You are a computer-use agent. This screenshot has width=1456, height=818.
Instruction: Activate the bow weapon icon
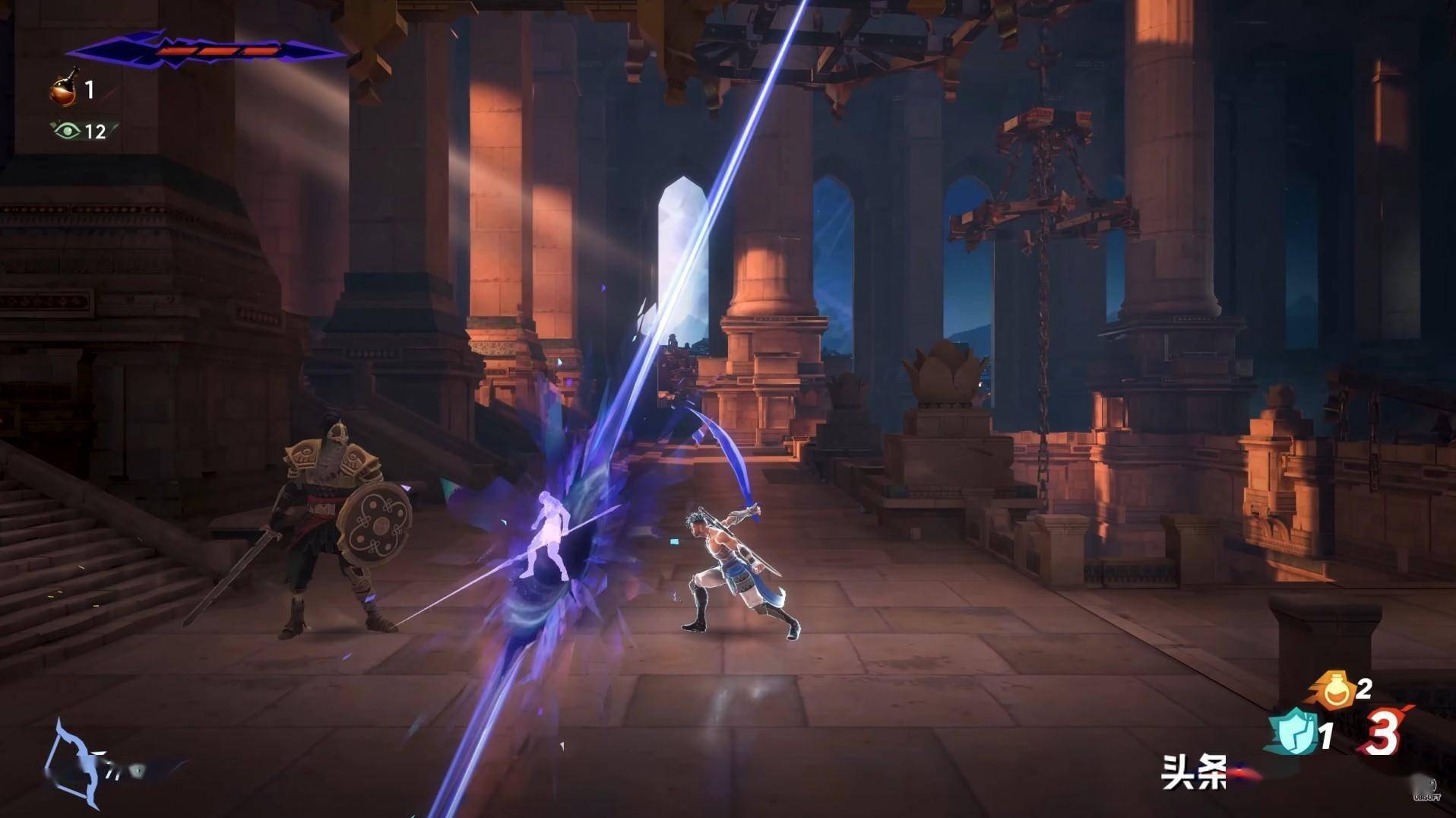pos(74,763)
